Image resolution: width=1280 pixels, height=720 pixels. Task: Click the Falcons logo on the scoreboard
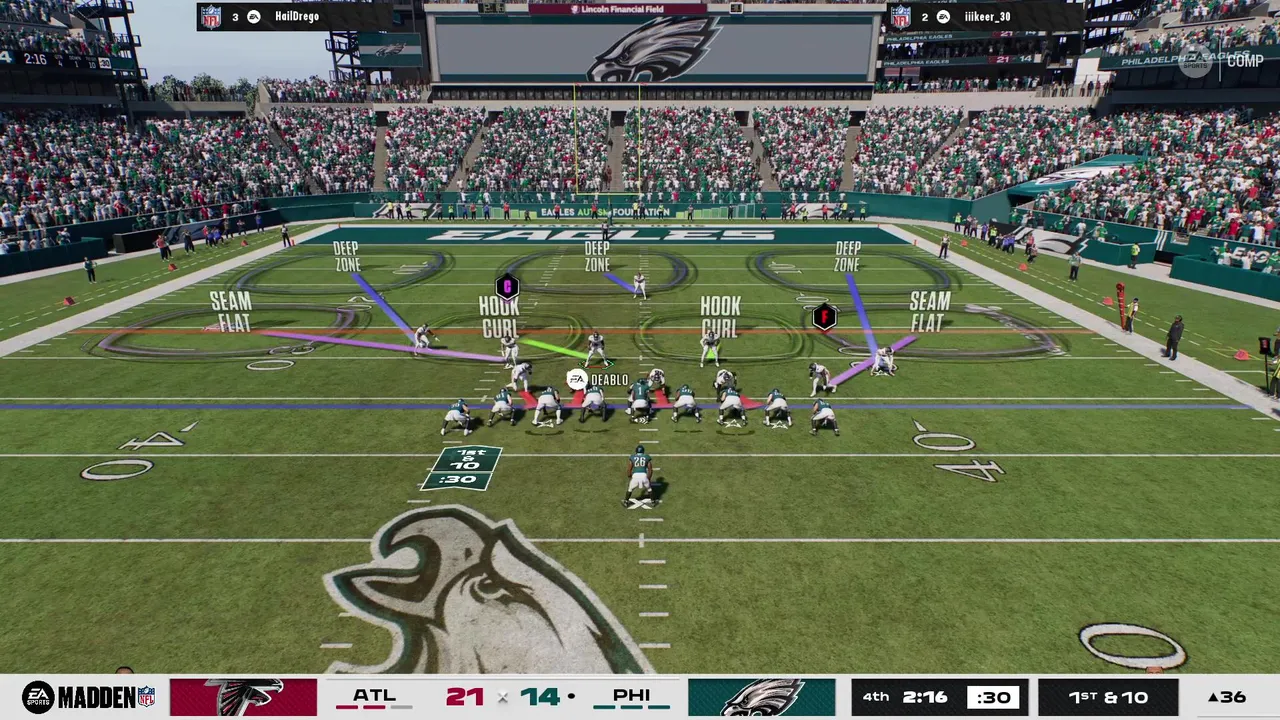click(x=243, y=697)
